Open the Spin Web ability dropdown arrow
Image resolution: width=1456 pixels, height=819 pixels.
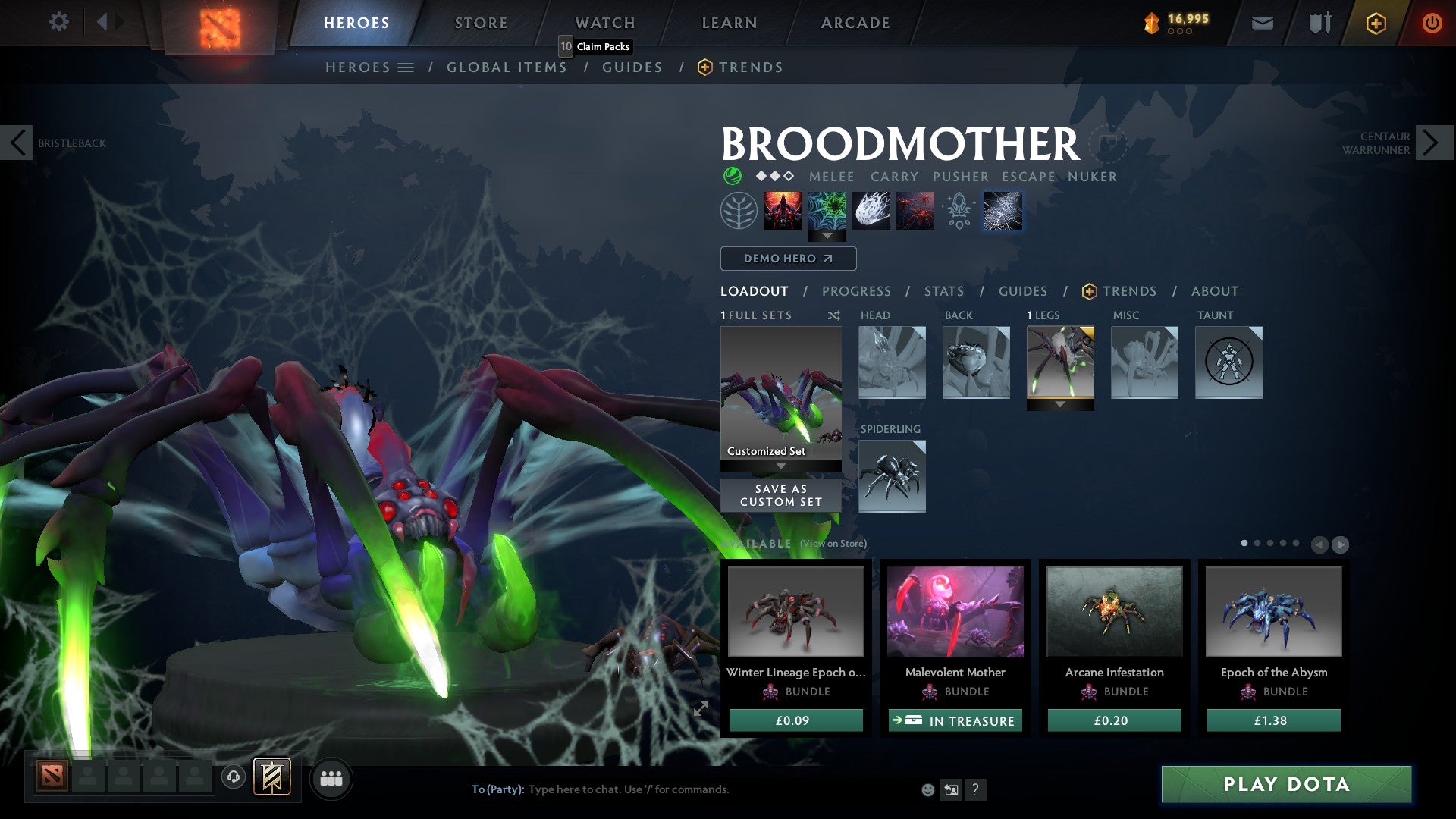[x=827, y=236]
